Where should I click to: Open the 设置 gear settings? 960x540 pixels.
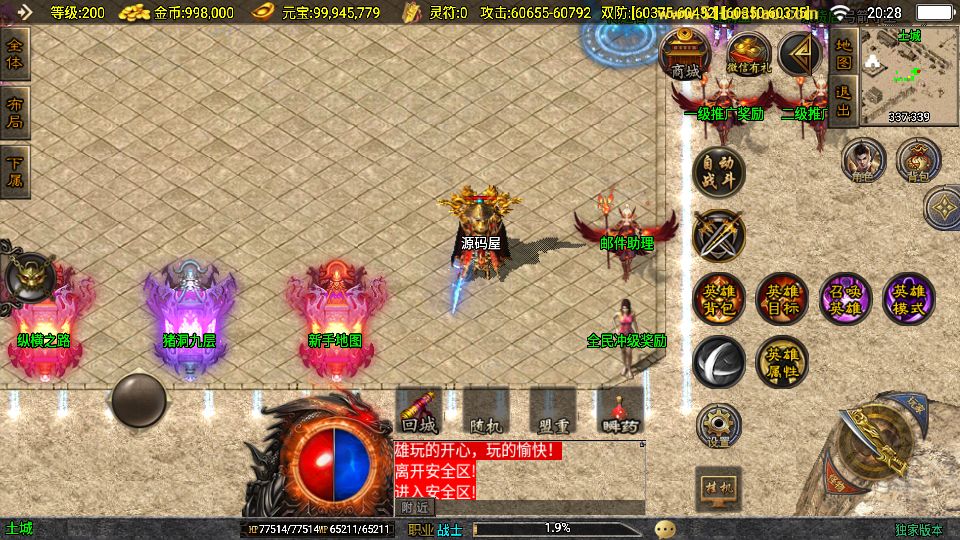click(718, 426)
